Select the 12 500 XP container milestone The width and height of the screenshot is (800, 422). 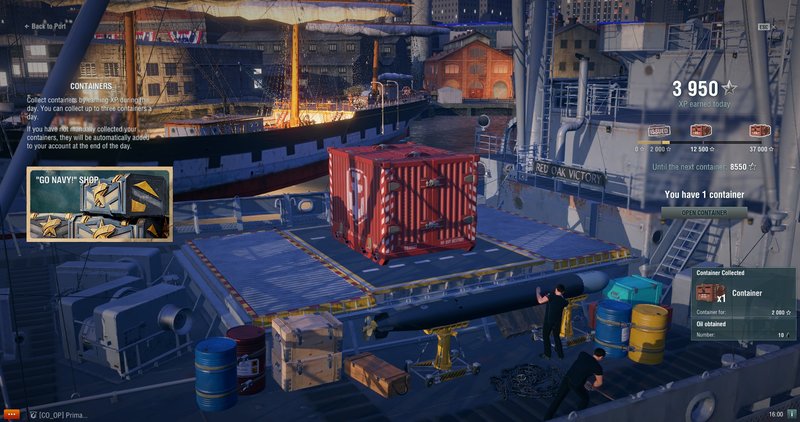(701, 130)
